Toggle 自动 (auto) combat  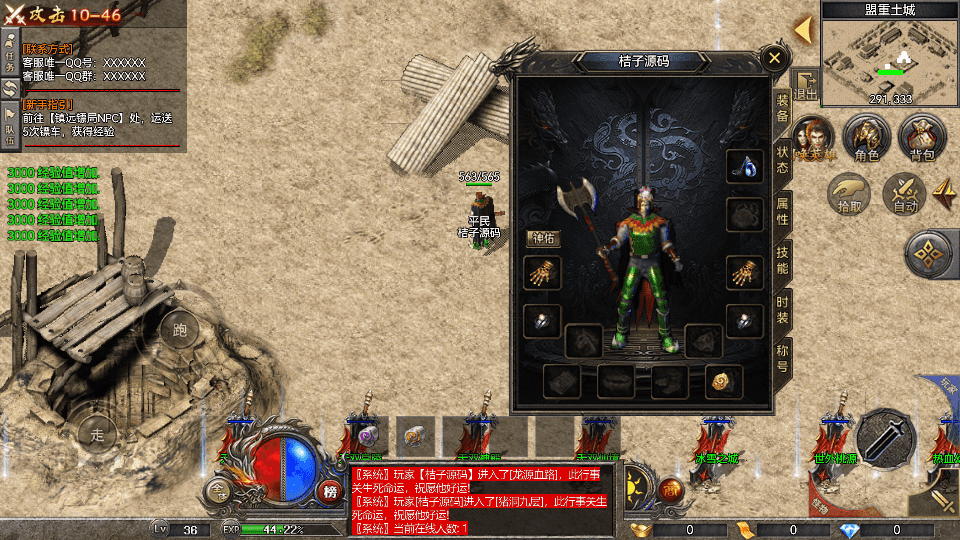[x=905, y=193]
